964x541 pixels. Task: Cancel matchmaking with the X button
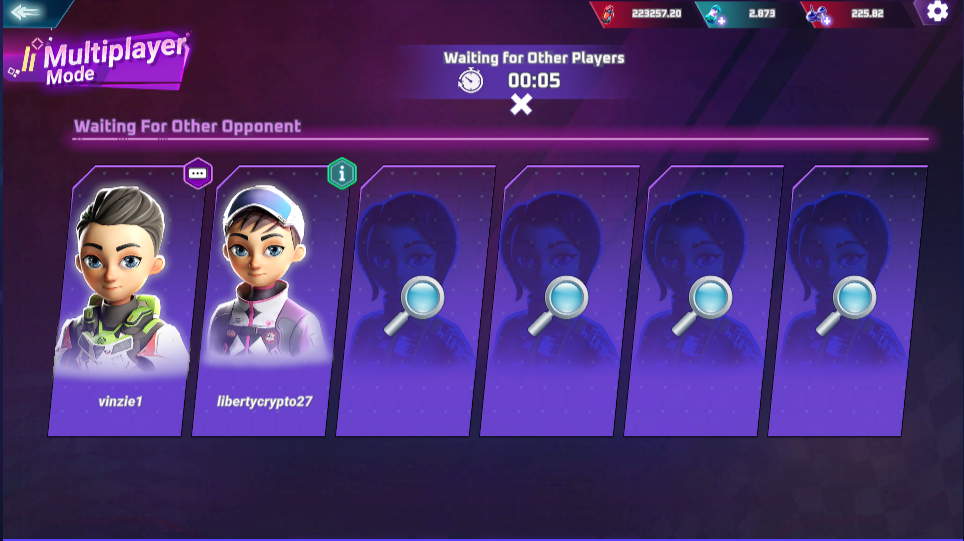pyautogui.click(x=521, y=104)
